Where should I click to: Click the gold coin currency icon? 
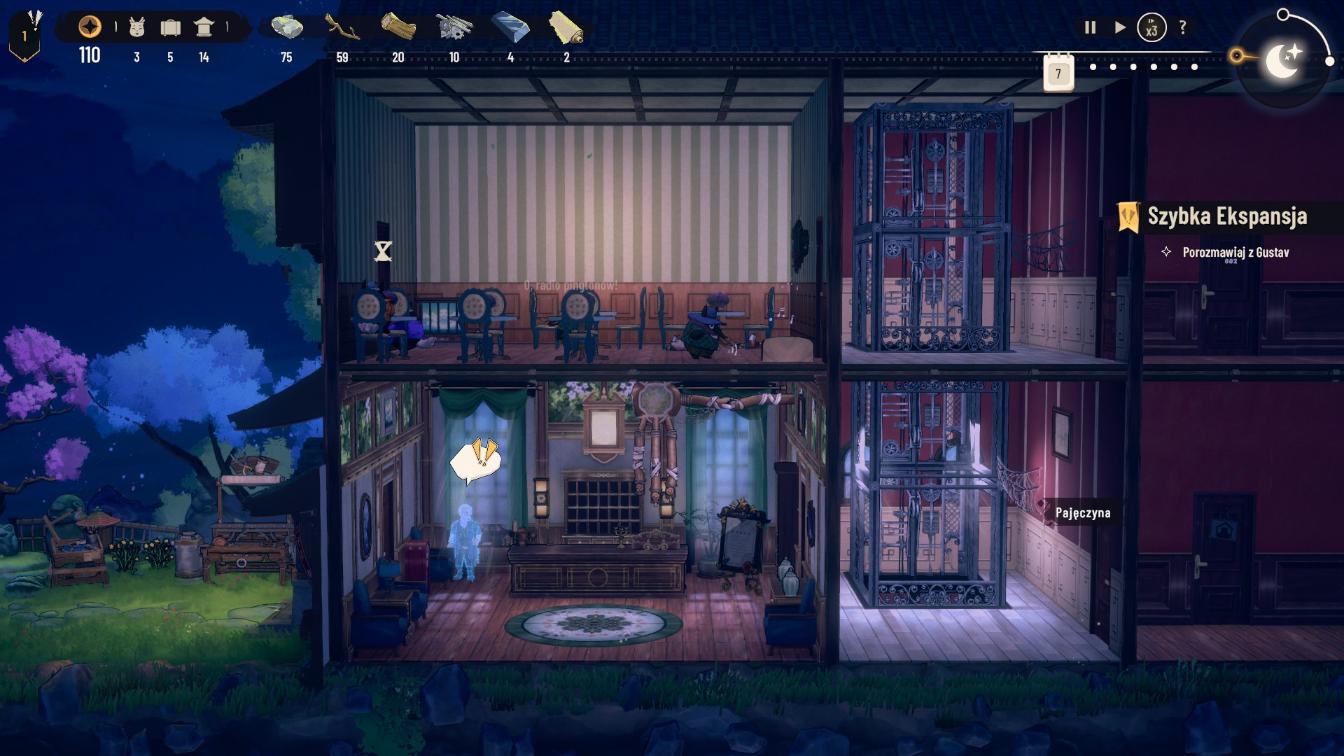point(90,27)
